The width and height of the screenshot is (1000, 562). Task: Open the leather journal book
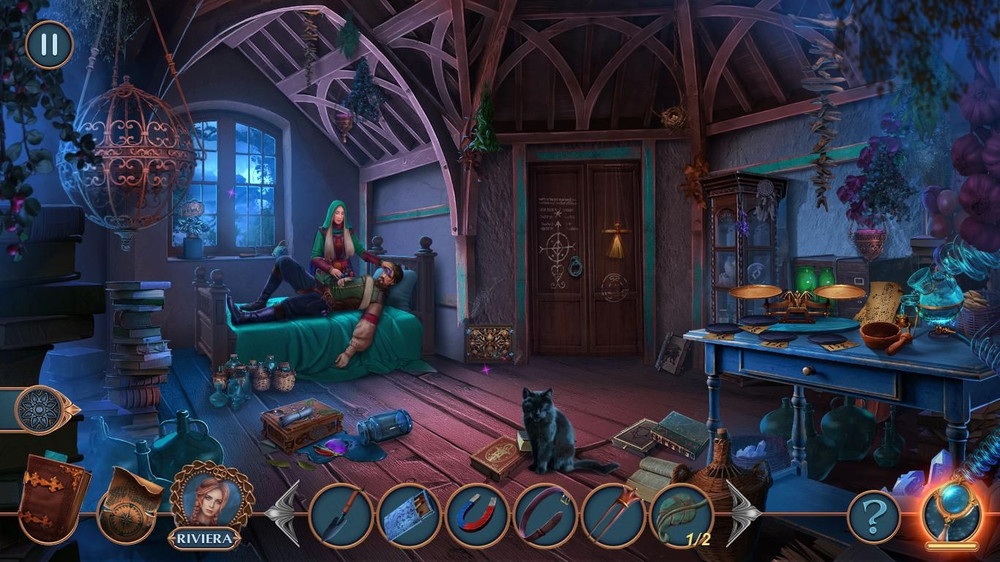[x=54, y=498]
